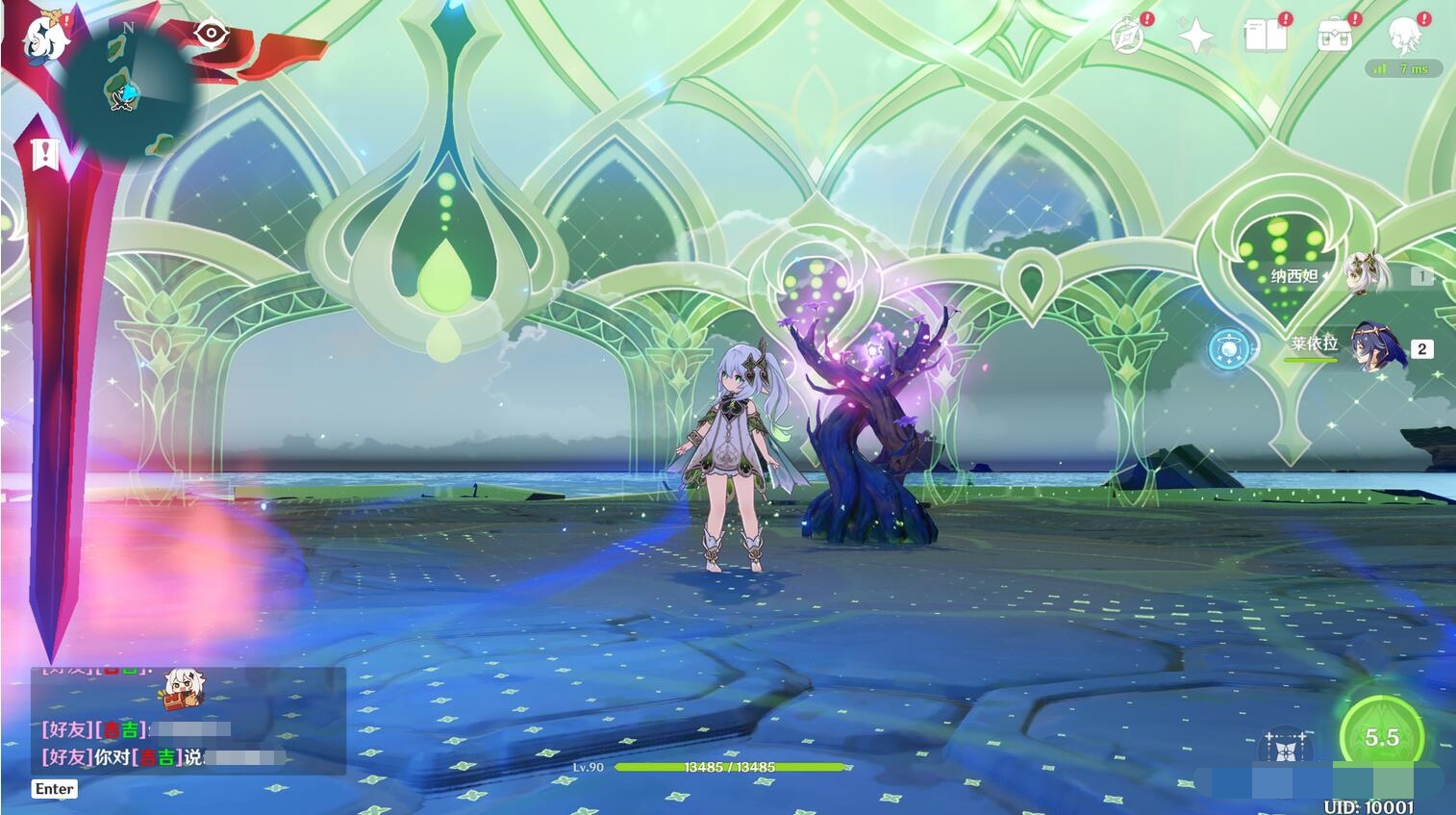1456x815 pixels.
Task: Open the open-book handbook icon
Action: click(1265, 37)
